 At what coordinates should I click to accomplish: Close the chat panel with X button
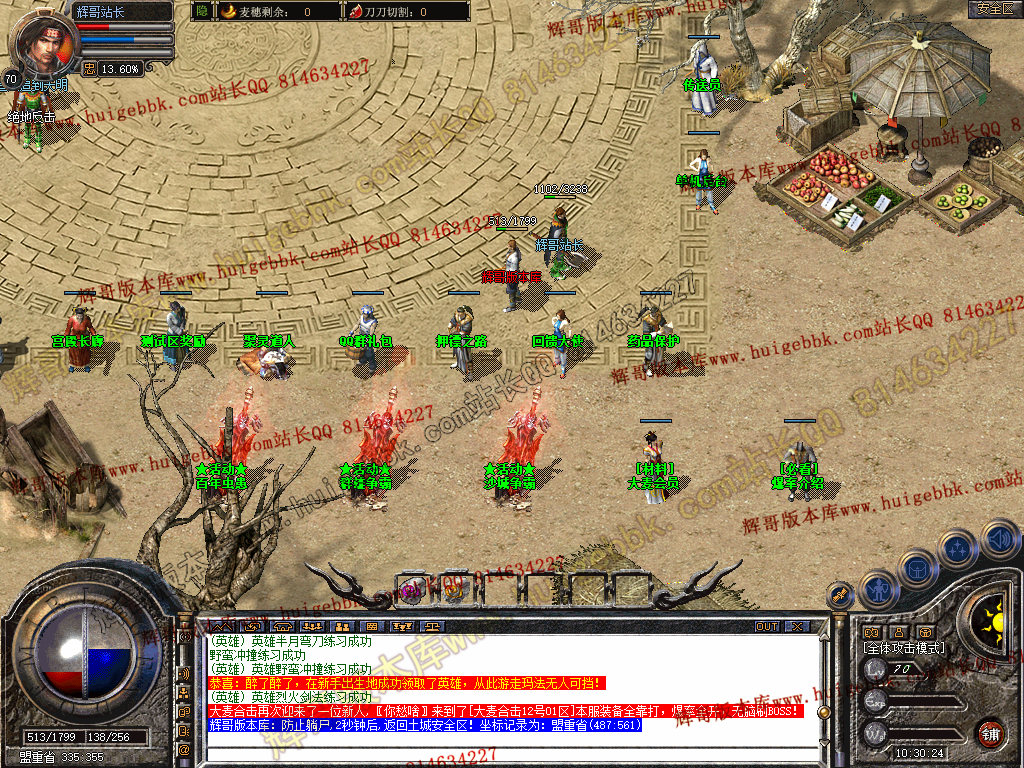797,627
